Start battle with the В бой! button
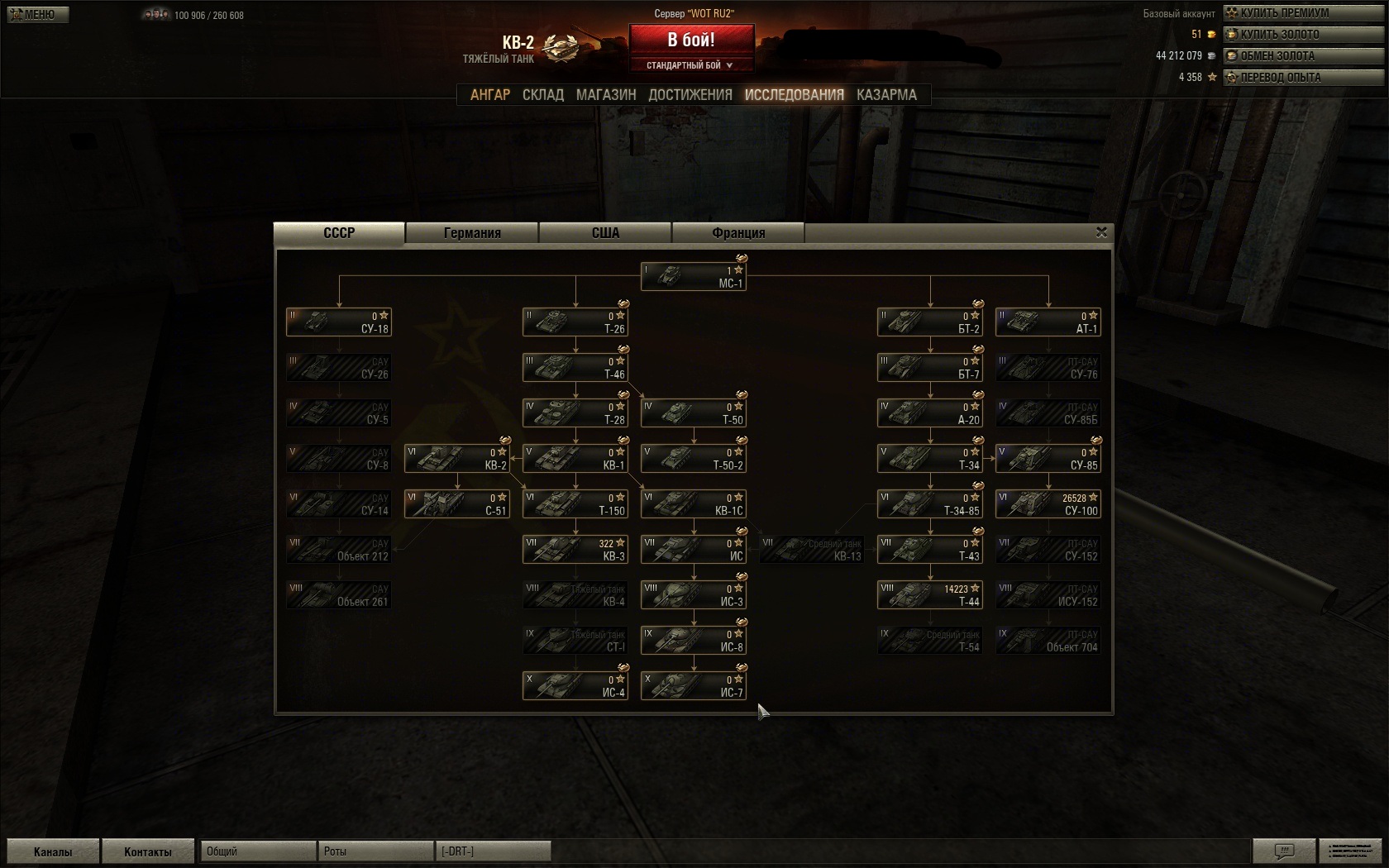This screenshot has width=1389, height=868. point(691,40)
